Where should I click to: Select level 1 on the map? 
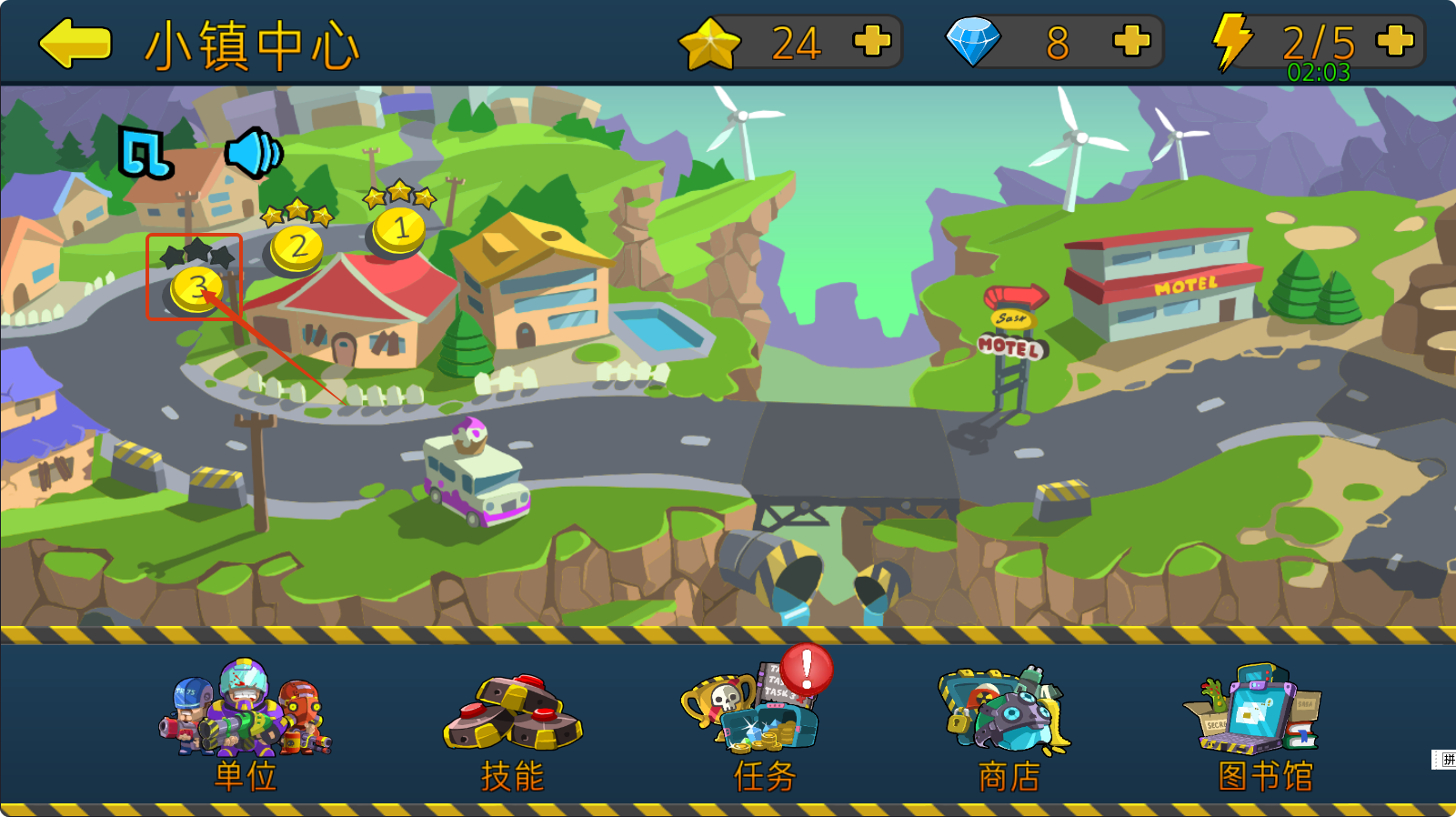click(398, 229)
